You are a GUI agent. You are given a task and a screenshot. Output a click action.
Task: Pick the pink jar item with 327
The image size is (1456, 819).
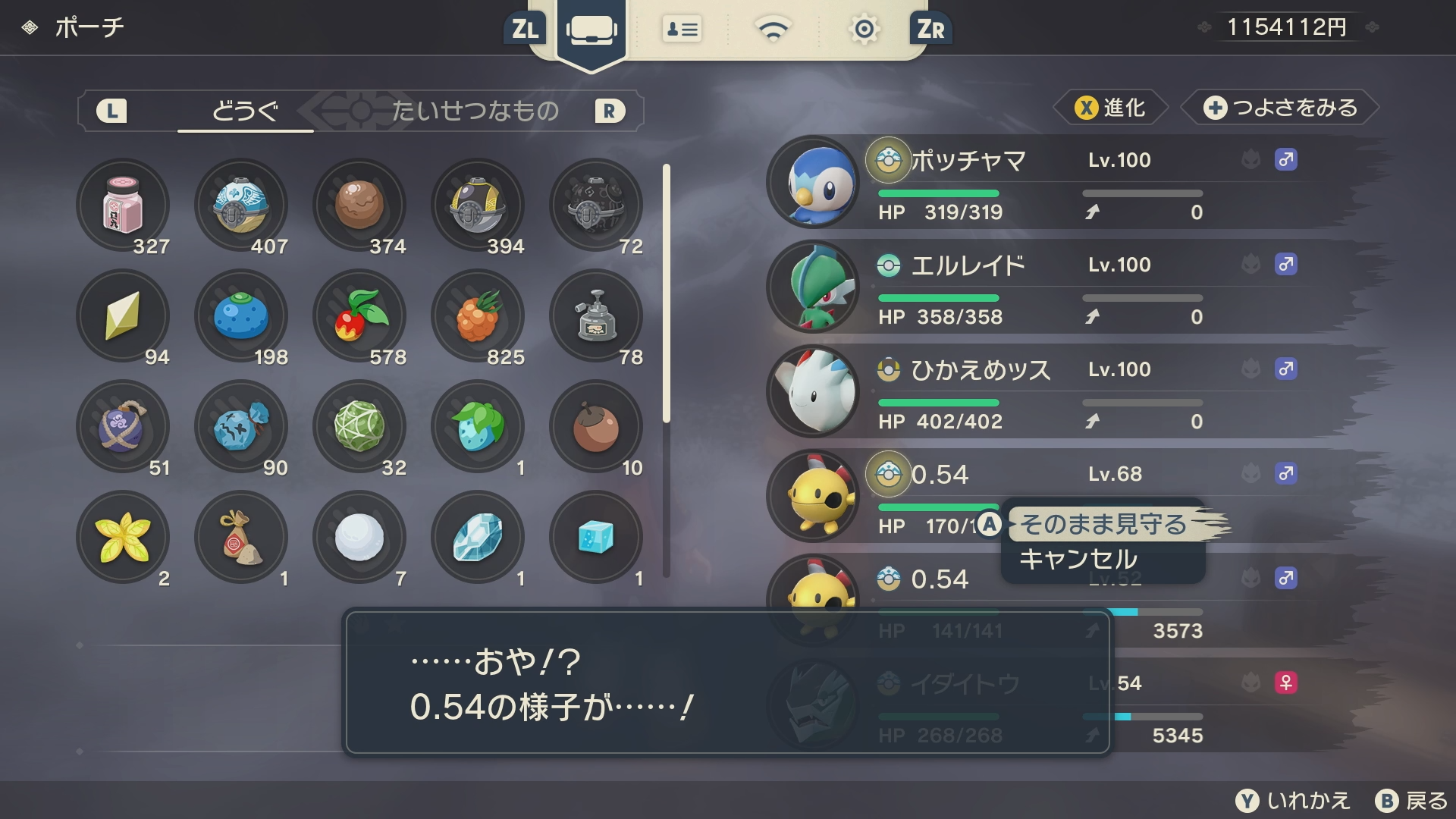click(x=123, y=205)
